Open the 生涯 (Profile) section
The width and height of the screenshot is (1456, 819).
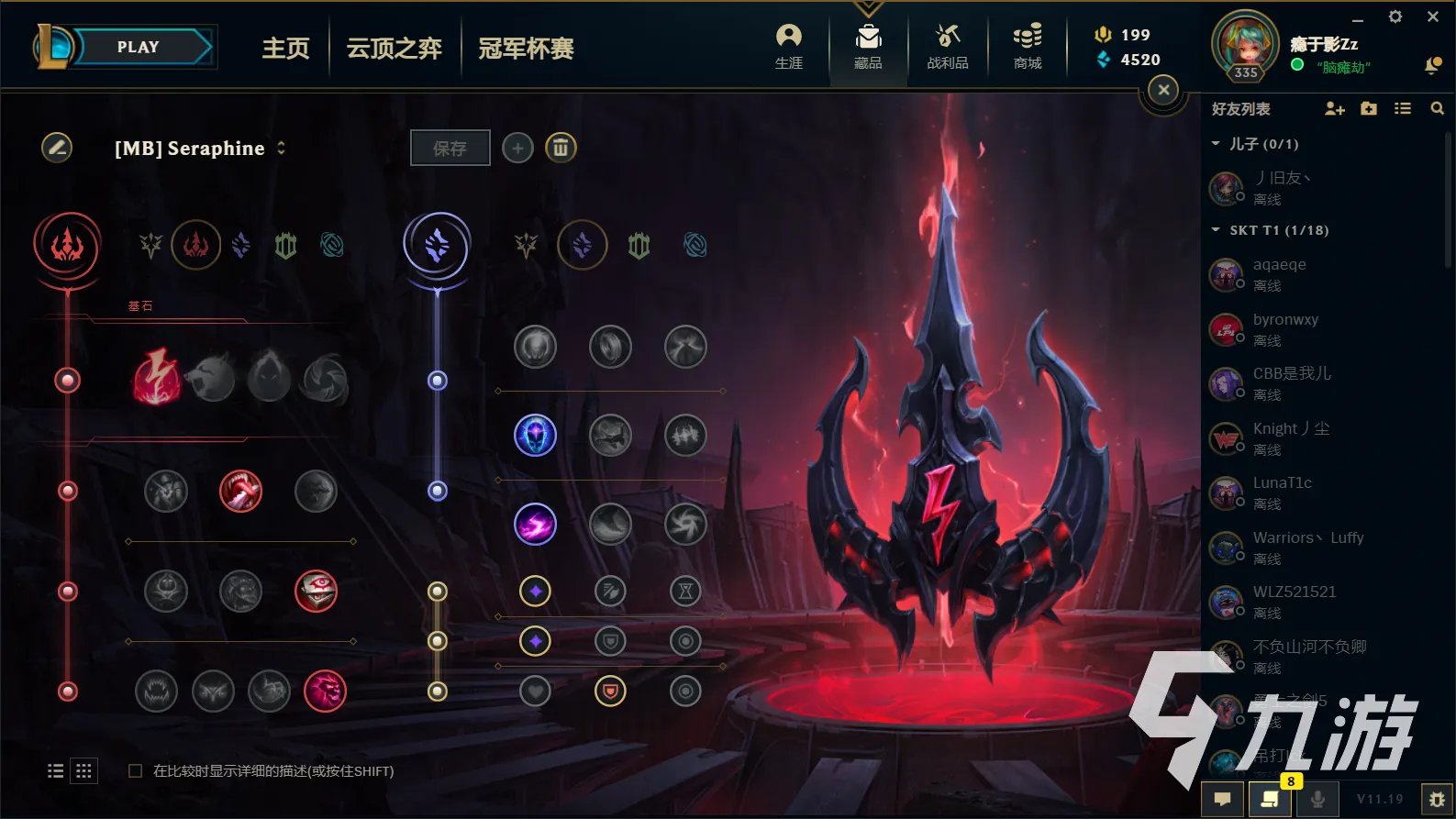click(x=788, y=44)
